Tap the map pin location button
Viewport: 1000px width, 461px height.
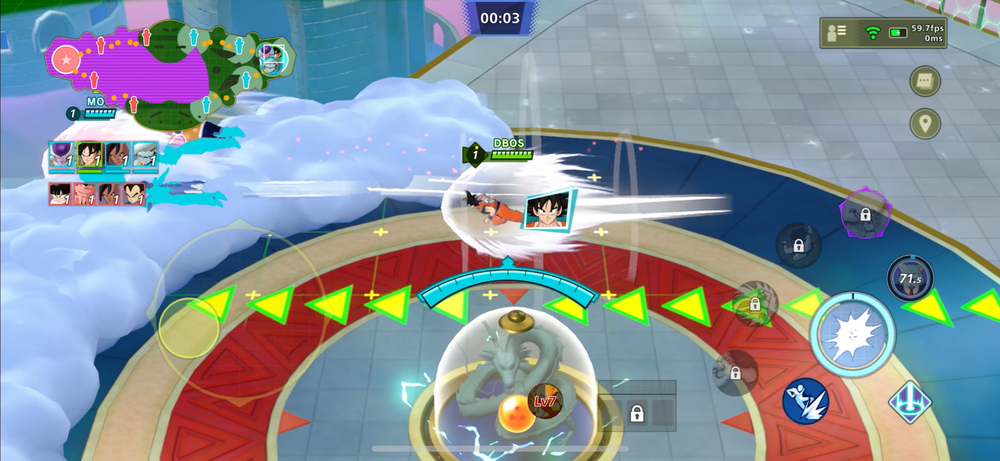[x=925, y=124]
